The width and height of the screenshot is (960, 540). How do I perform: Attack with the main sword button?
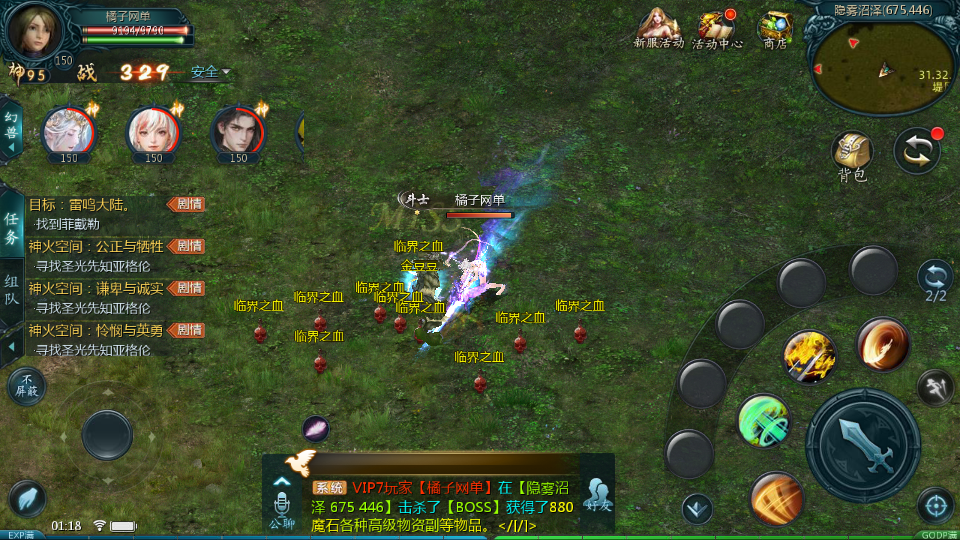click(x=862, y=445)
